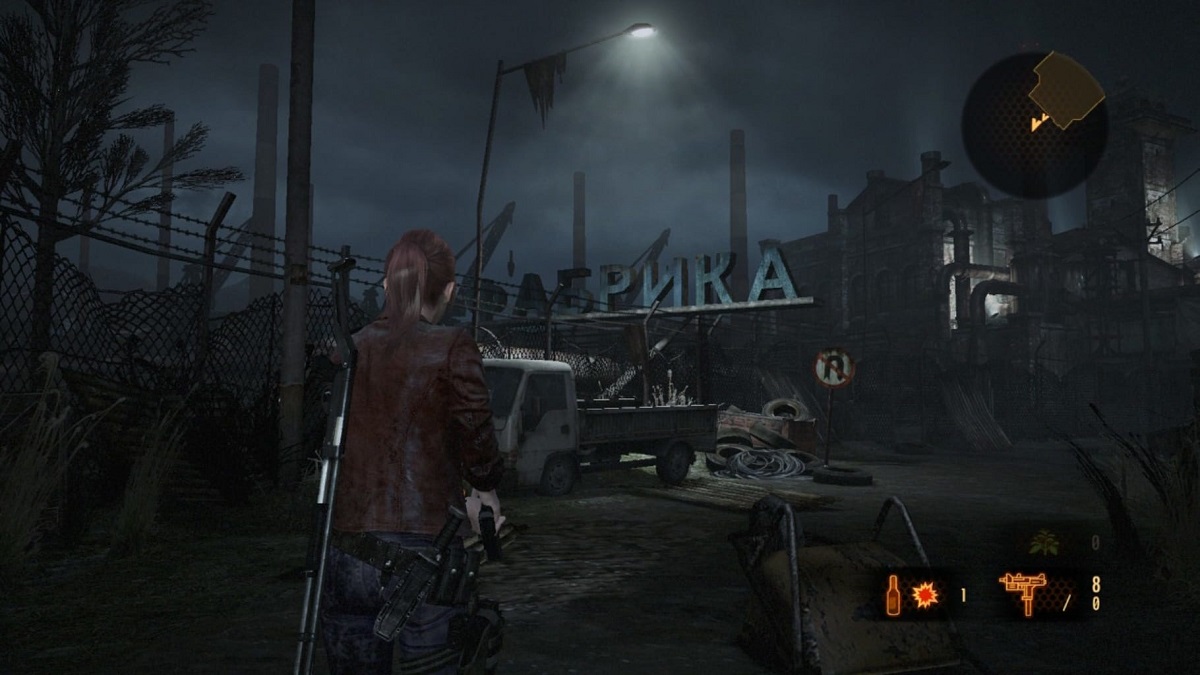Select the green herb icon
Image resolution: width=1200 pixels, height=675 pixels.
1044,543
